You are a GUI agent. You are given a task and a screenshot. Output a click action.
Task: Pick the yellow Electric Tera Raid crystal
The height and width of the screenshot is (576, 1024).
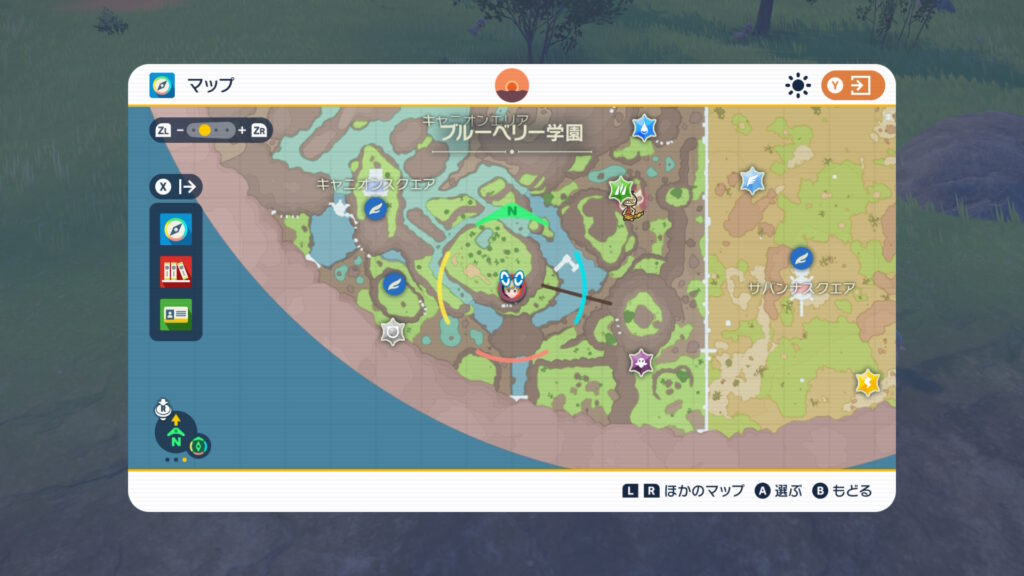(867, 382)
